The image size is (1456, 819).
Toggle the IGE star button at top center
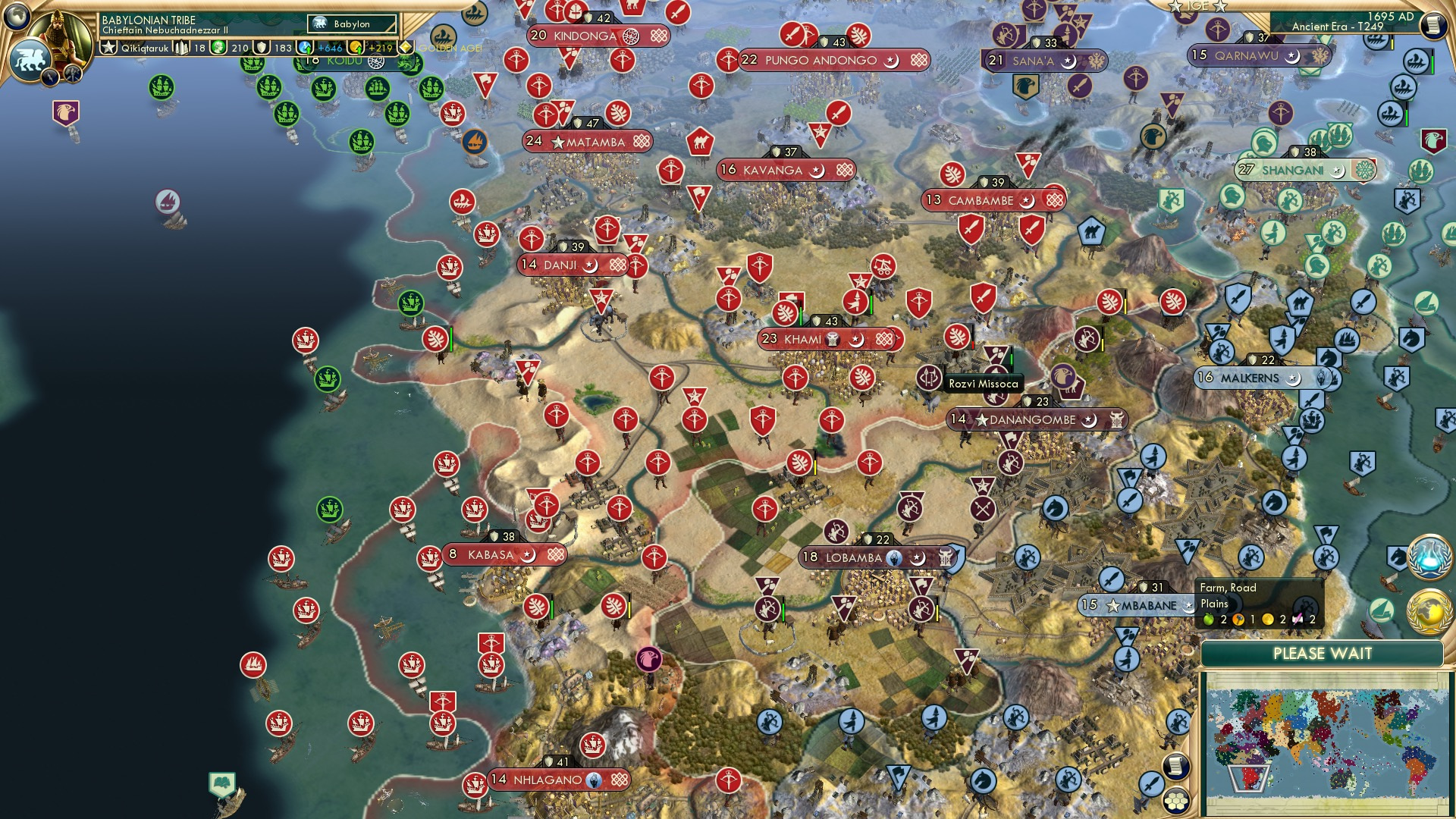[x=1198, y=7]
